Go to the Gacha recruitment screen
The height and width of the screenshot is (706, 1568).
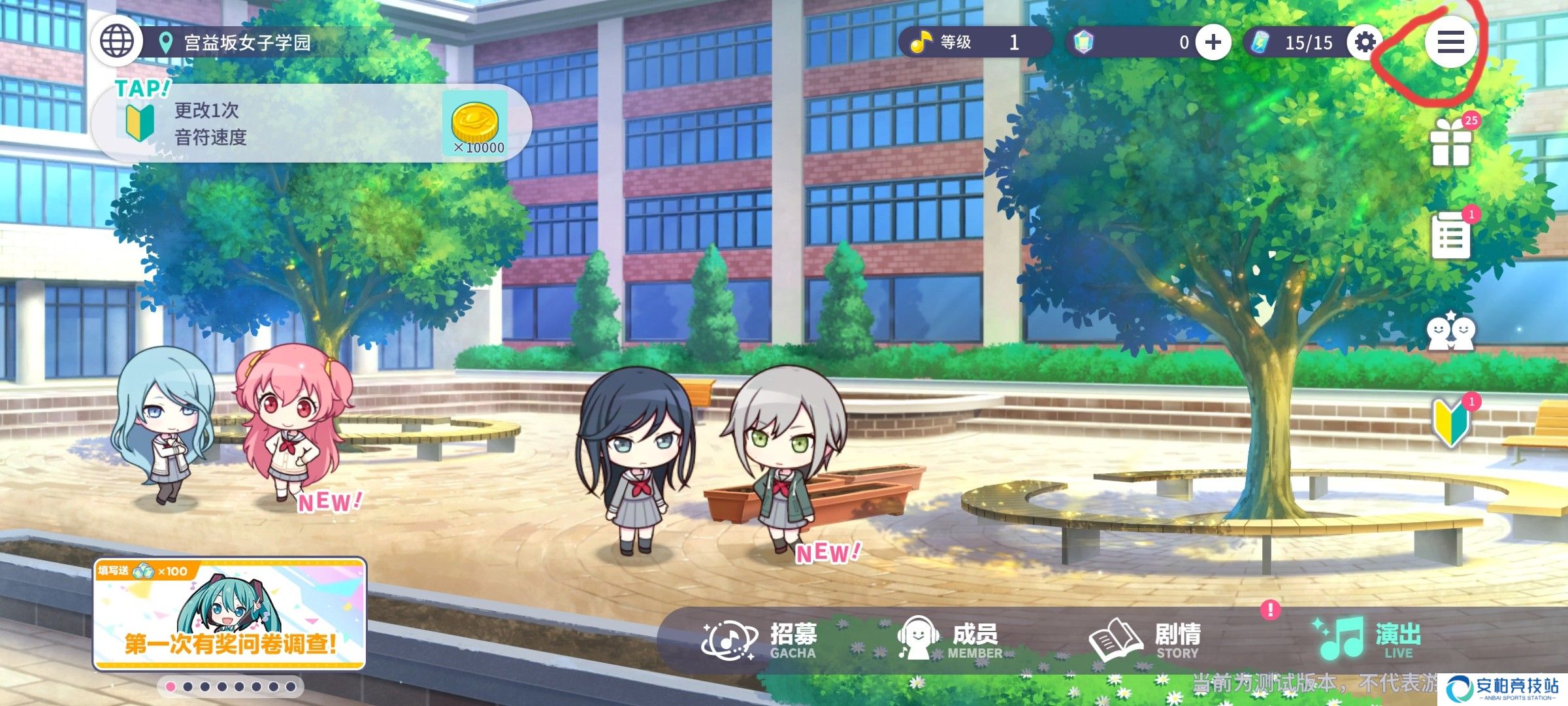pos(761,639)
